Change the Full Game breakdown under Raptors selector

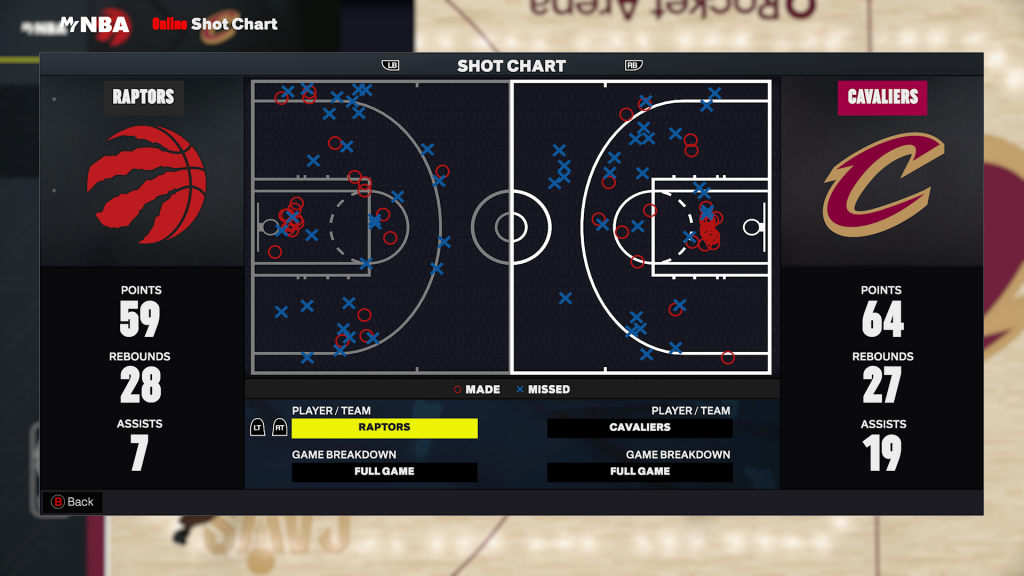384,472
